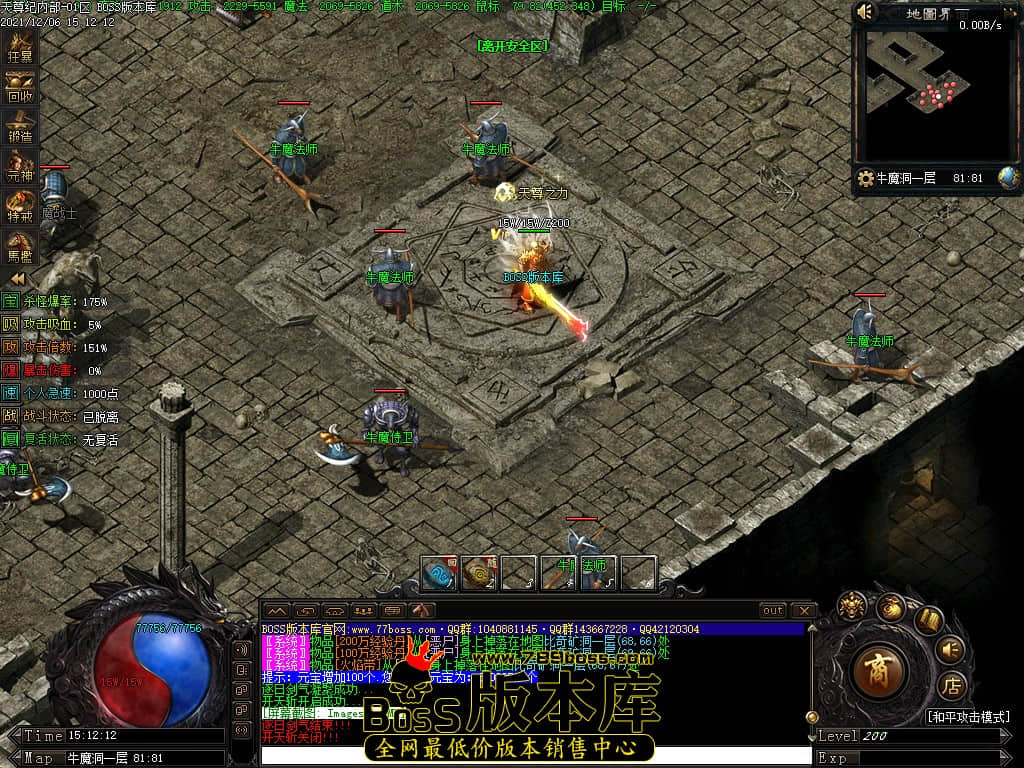1024x768 pixels.
Task: Open the gear settings beside 牛魔洞一层
Action: point(865,178)
